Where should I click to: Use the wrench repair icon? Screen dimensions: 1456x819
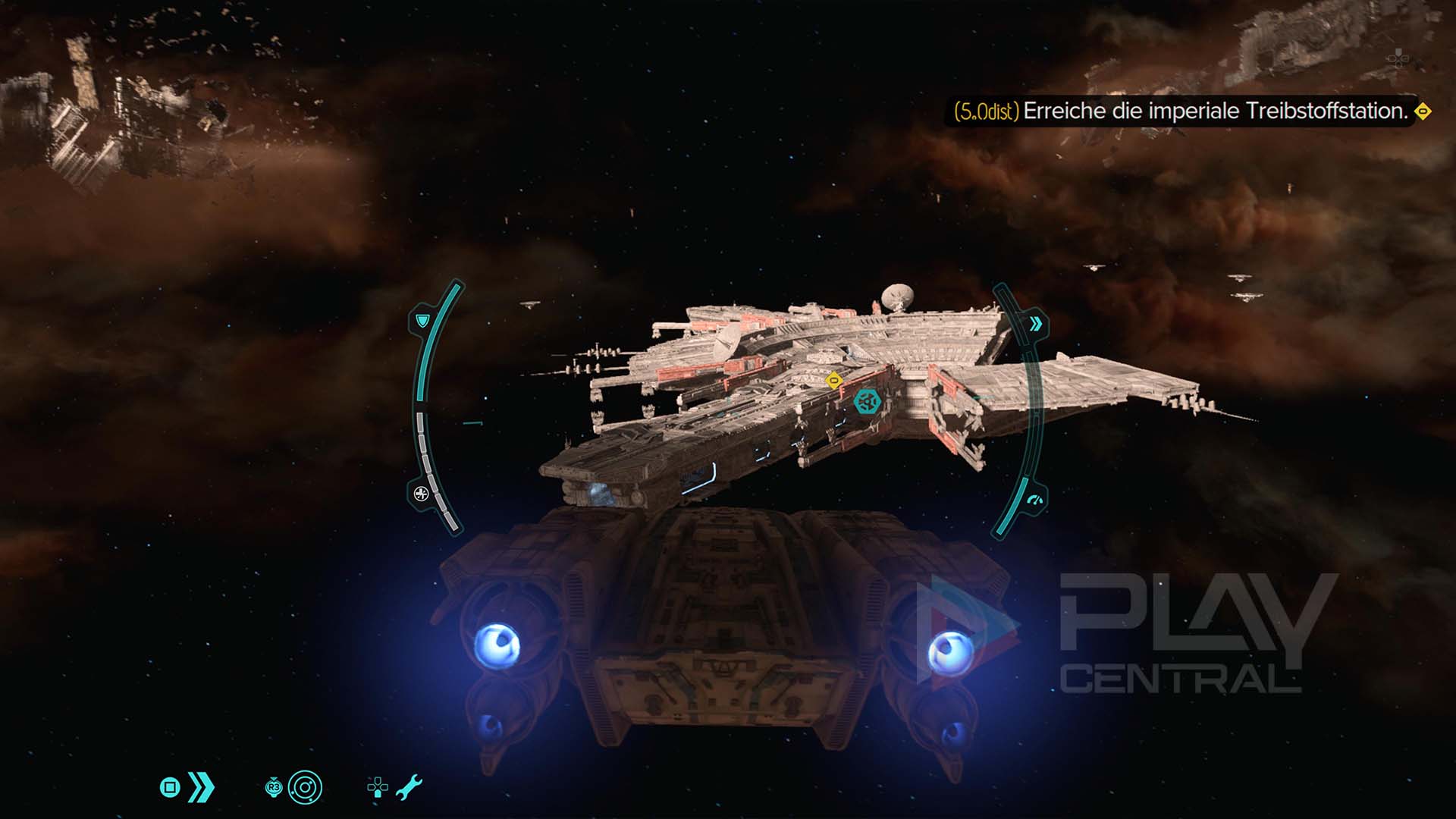point(409,788)
